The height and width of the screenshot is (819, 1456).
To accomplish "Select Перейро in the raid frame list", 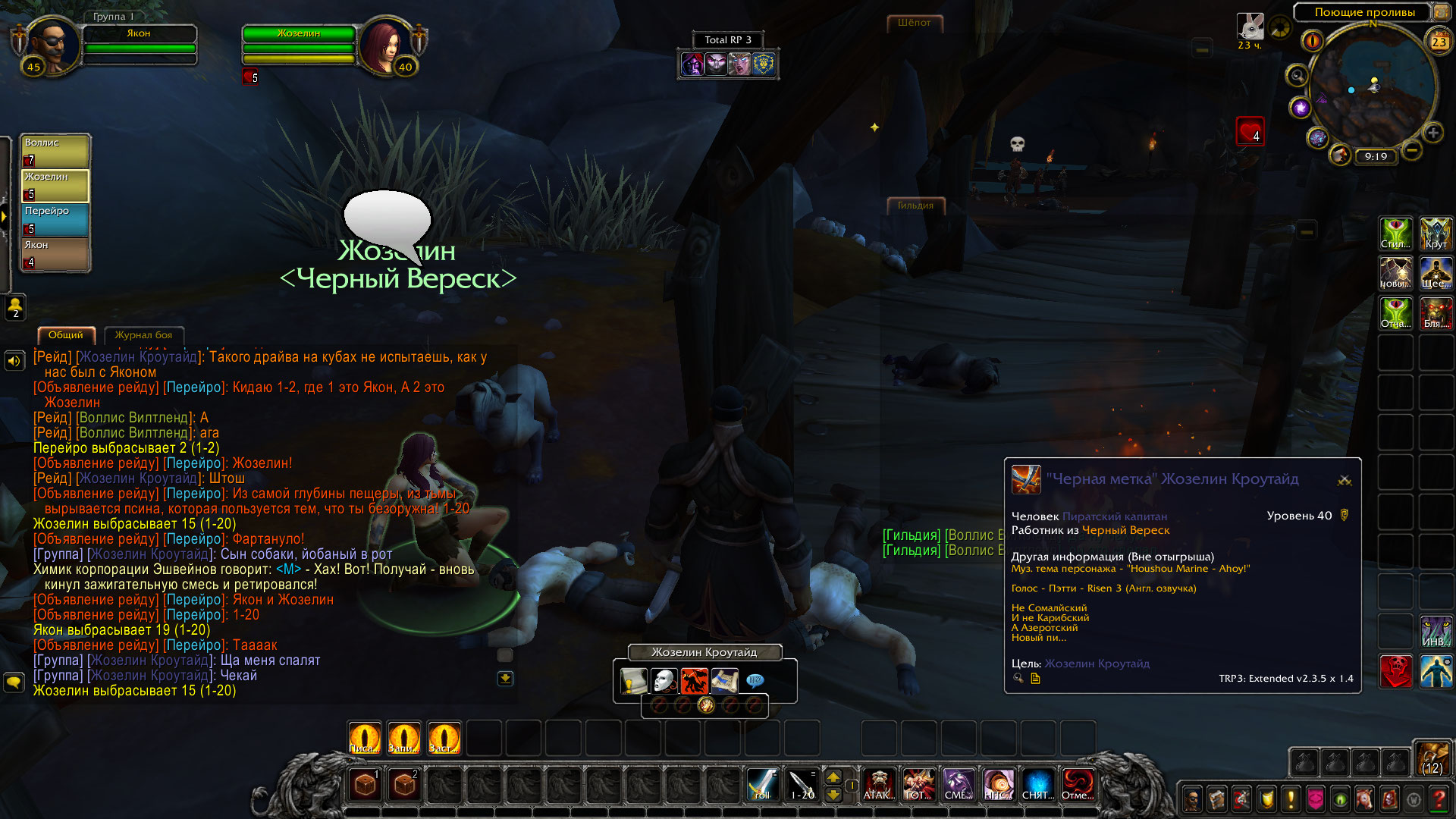I will (55, 219).
